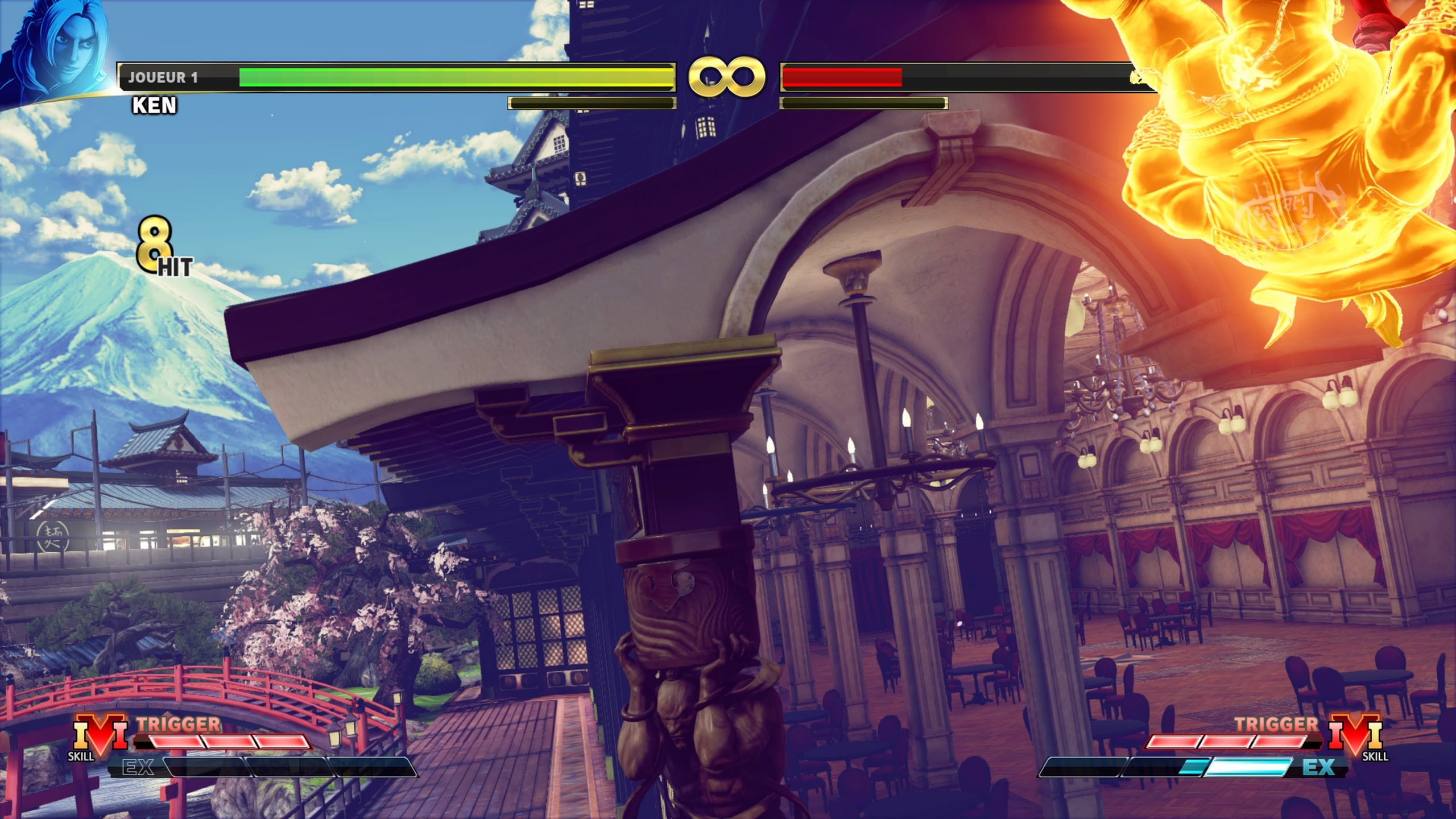Viewport: 1456px width, 819px height.
Task: Select Joueur 1's V-Skill emblem
Action: coord(101,734)
